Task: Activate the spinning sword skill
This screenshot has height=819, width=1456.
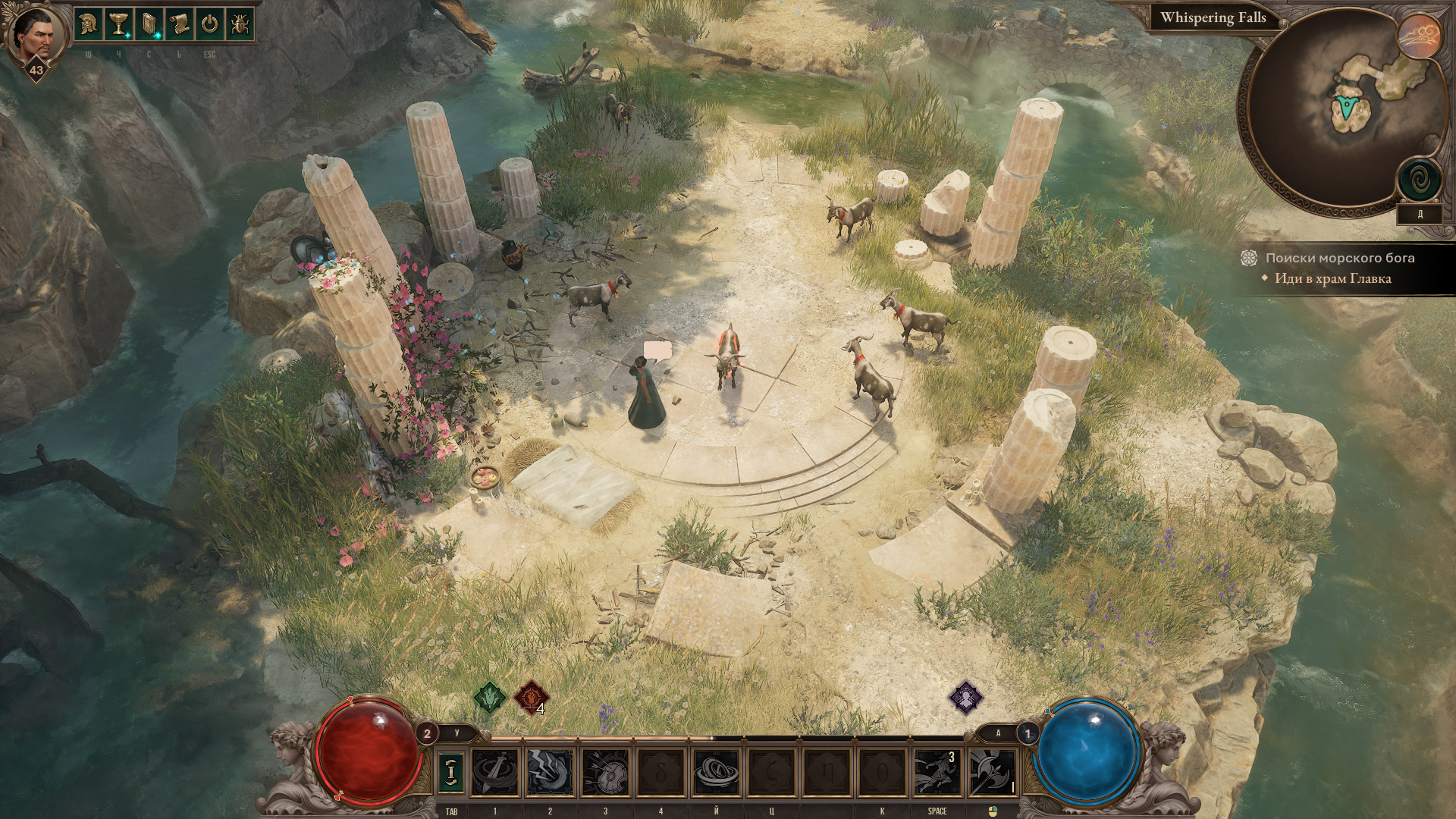Action: point(495,772)
